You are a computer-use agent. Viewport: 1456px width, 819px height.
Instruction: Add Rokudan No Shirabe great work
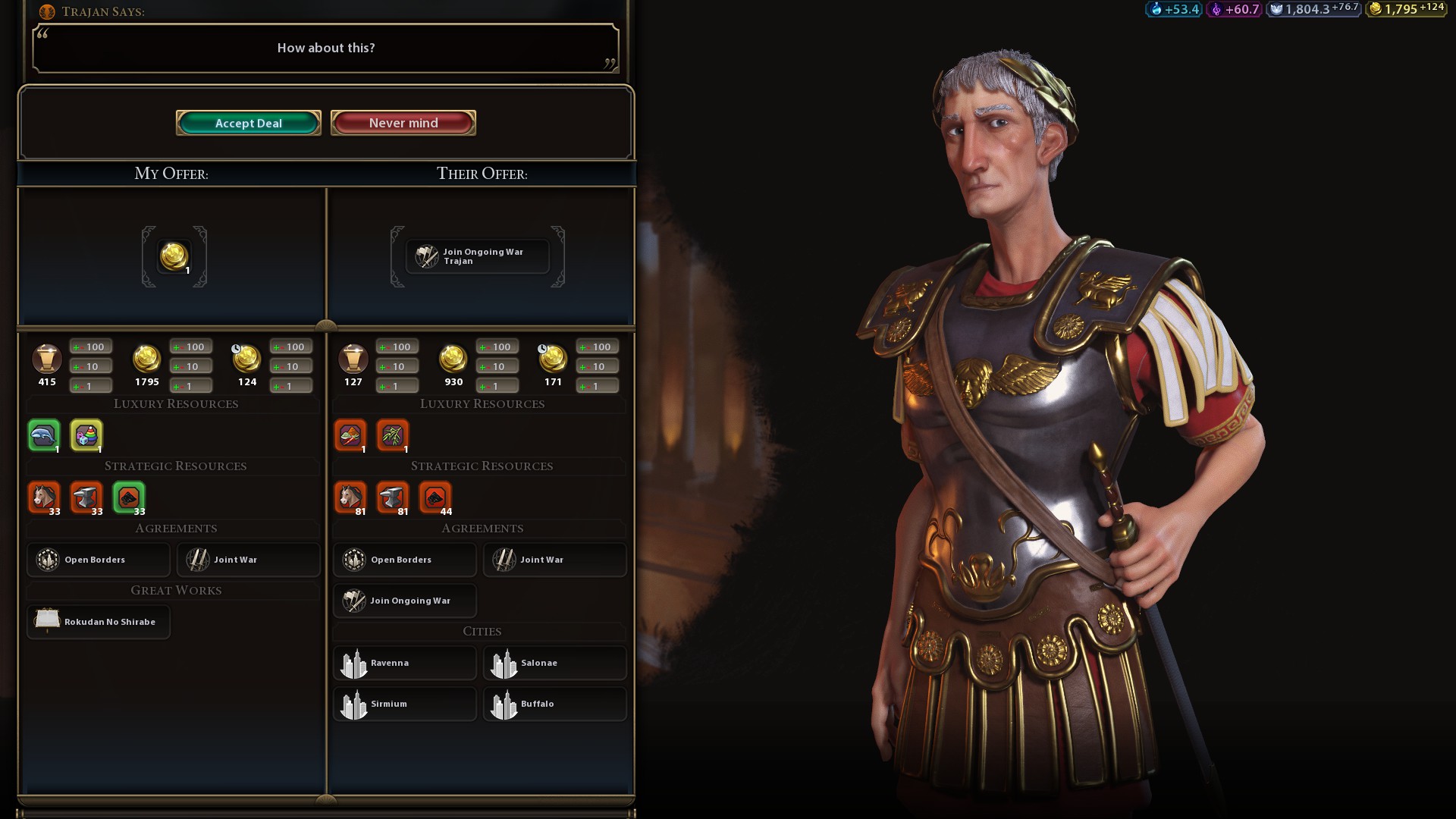[98, 622]
